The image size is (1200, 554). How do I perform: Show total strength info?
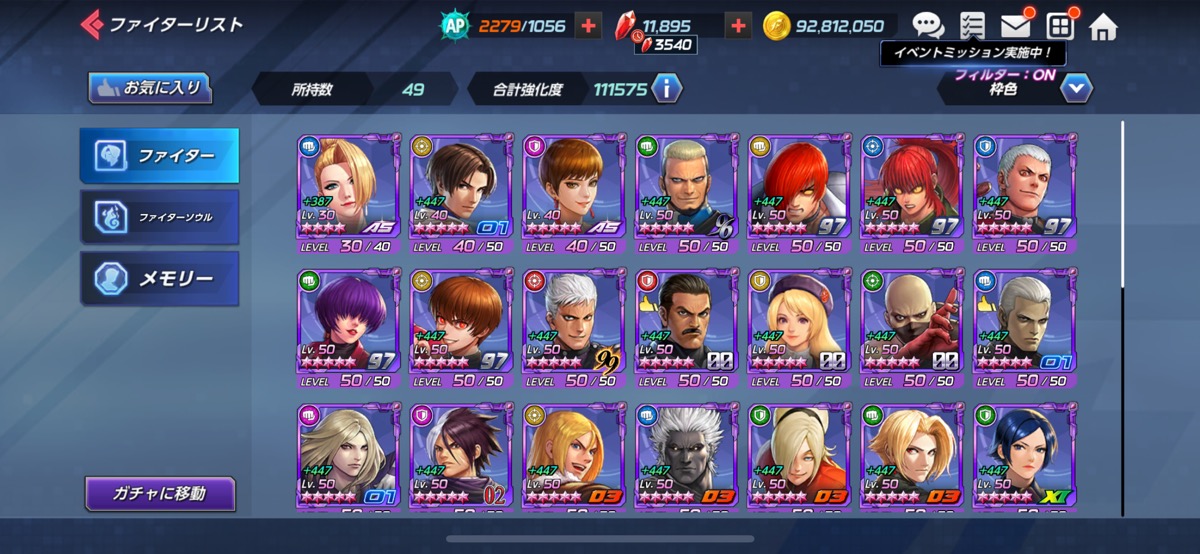[666, 89]
